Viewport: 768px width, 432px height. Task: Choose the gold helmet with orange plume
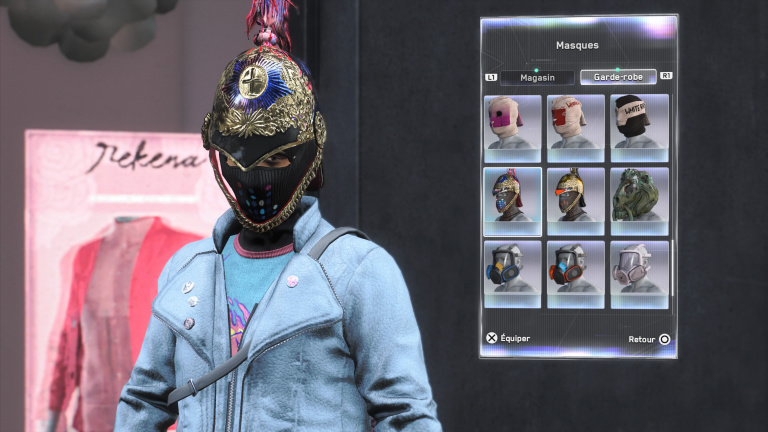pos(576,201)
